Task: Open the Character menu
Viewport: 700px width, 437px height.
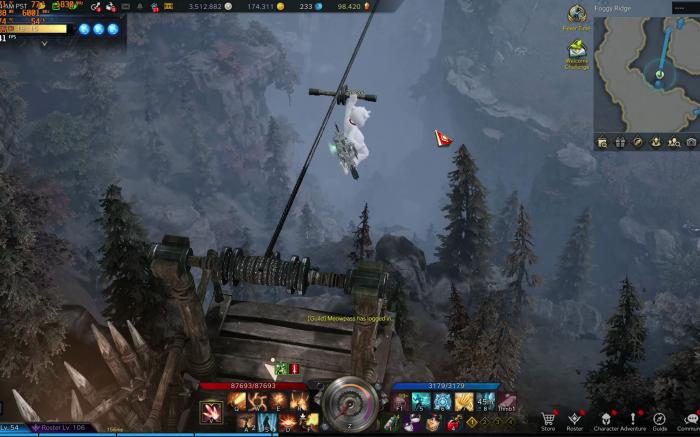Action: click(606, 419)
